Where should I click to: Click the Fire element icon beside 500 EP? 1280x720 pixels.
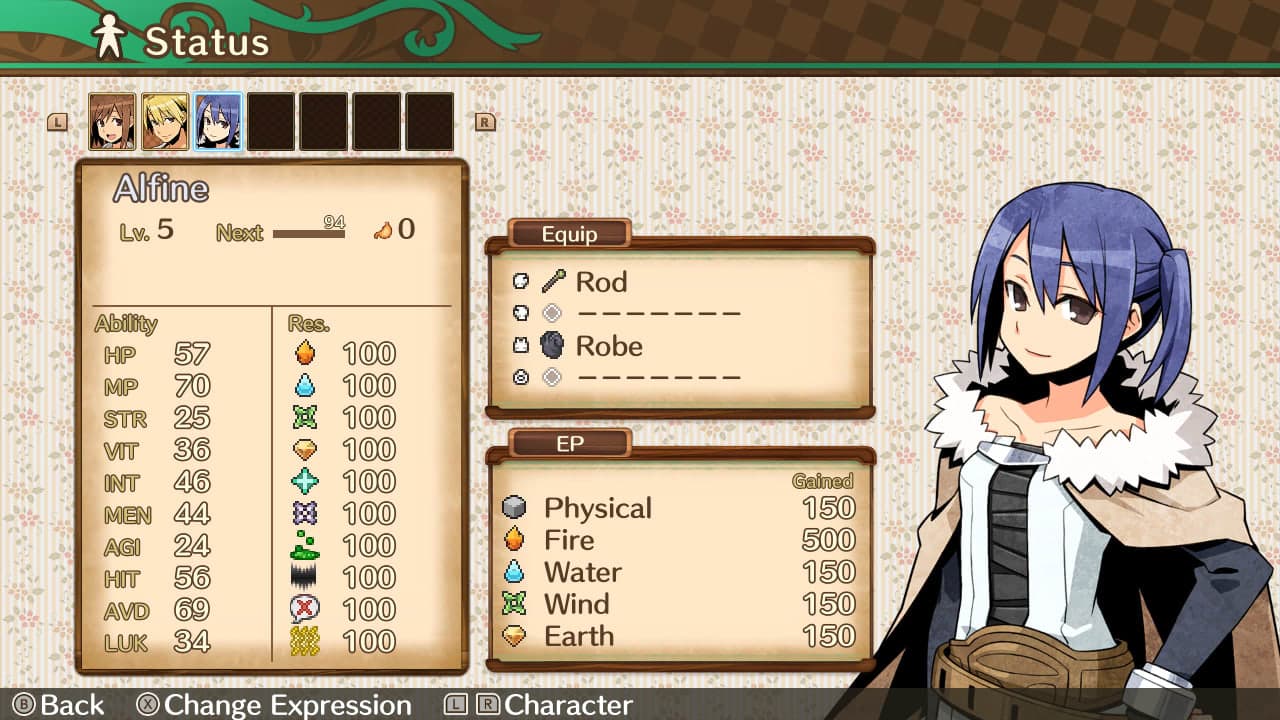[x=516, y=540]
